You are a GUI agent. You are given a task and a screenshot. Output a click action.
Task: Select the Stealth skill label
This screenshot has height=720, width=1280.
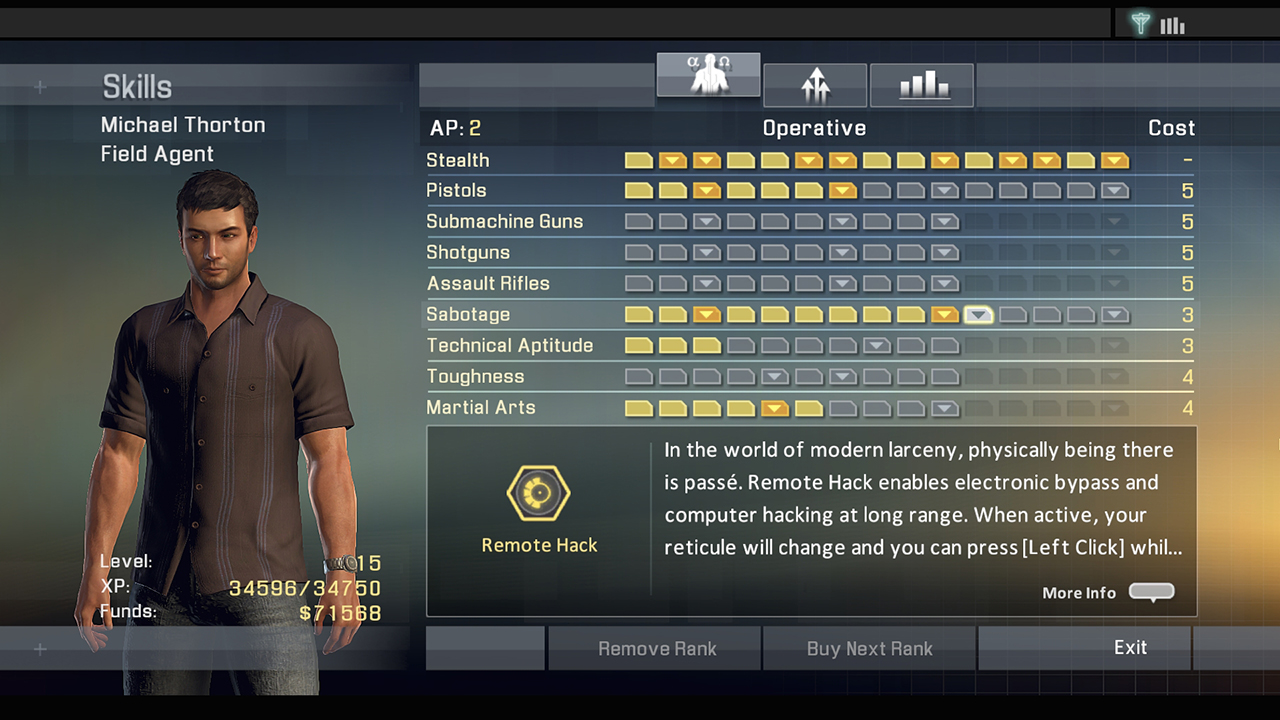click(x=457, y=159)
